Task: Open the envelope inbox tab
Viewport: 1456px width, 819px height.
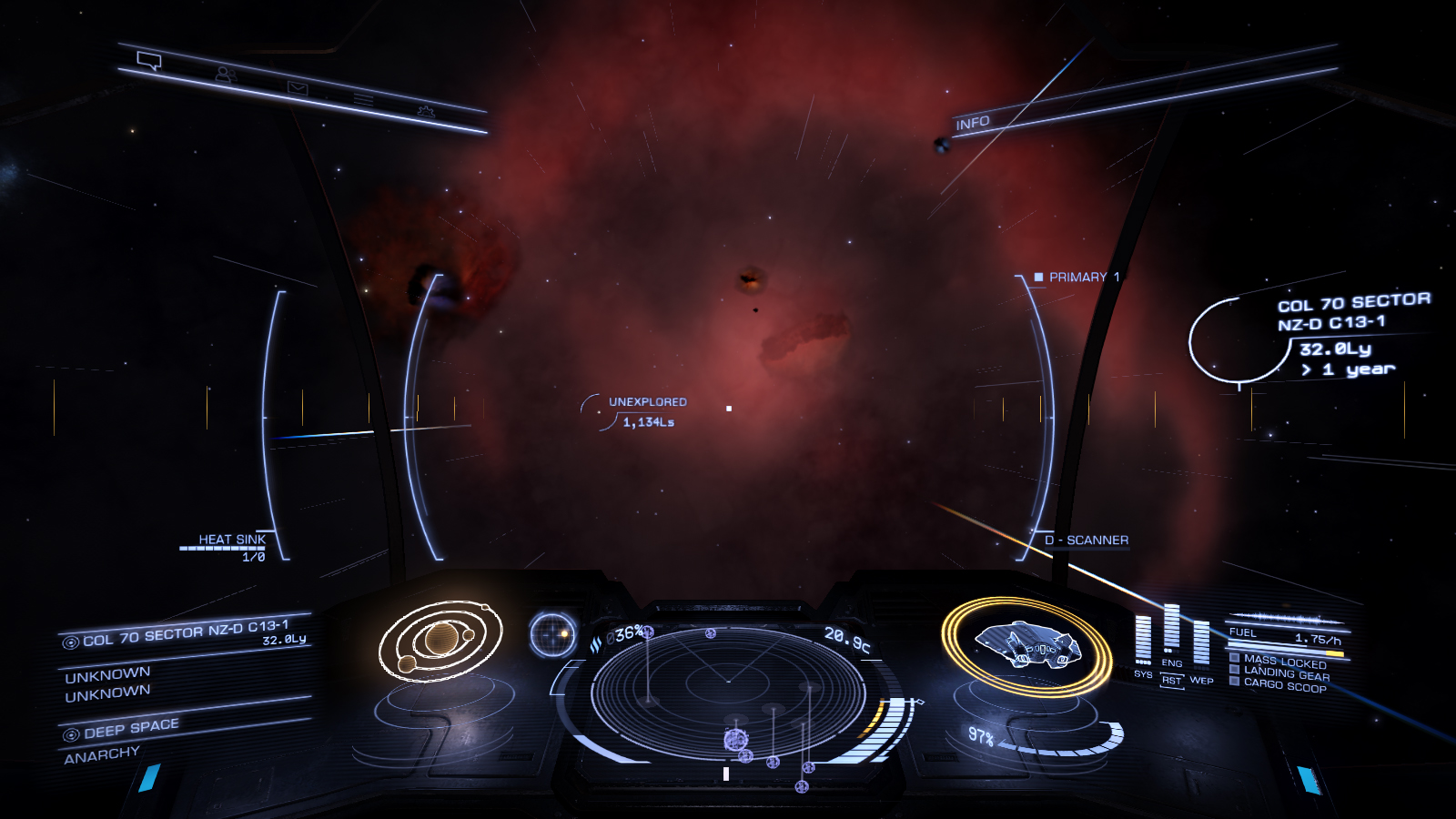Action: [298, 88]
